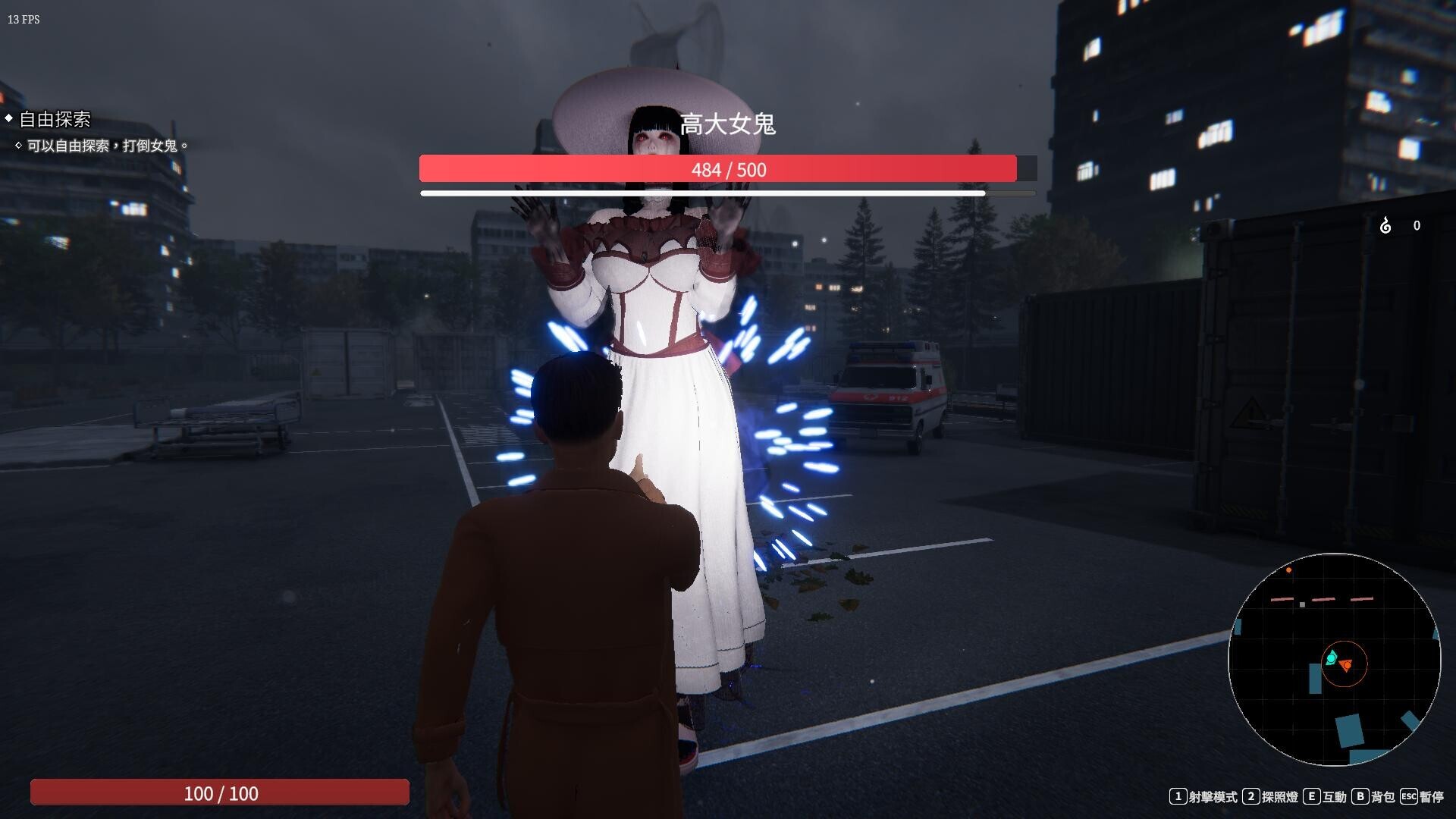This screenshot has height=819, width=1456.
Task: Select the orange enemy marker on minimap
Action: pyautogui.click(x=1346, y=666)
